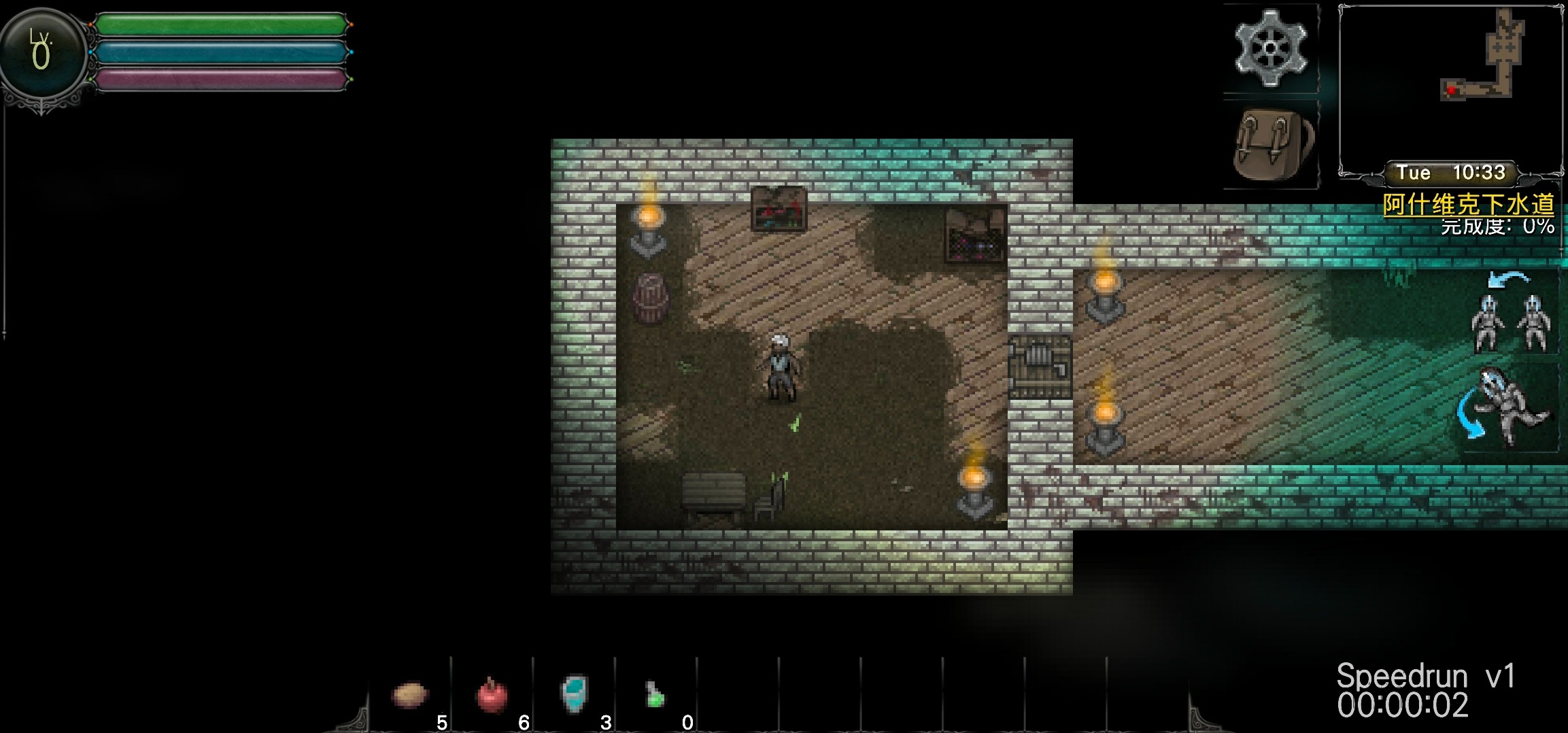The image size is (1568, 733).
Task: Open the leather backpack inventory
Action: [1272, 144]
